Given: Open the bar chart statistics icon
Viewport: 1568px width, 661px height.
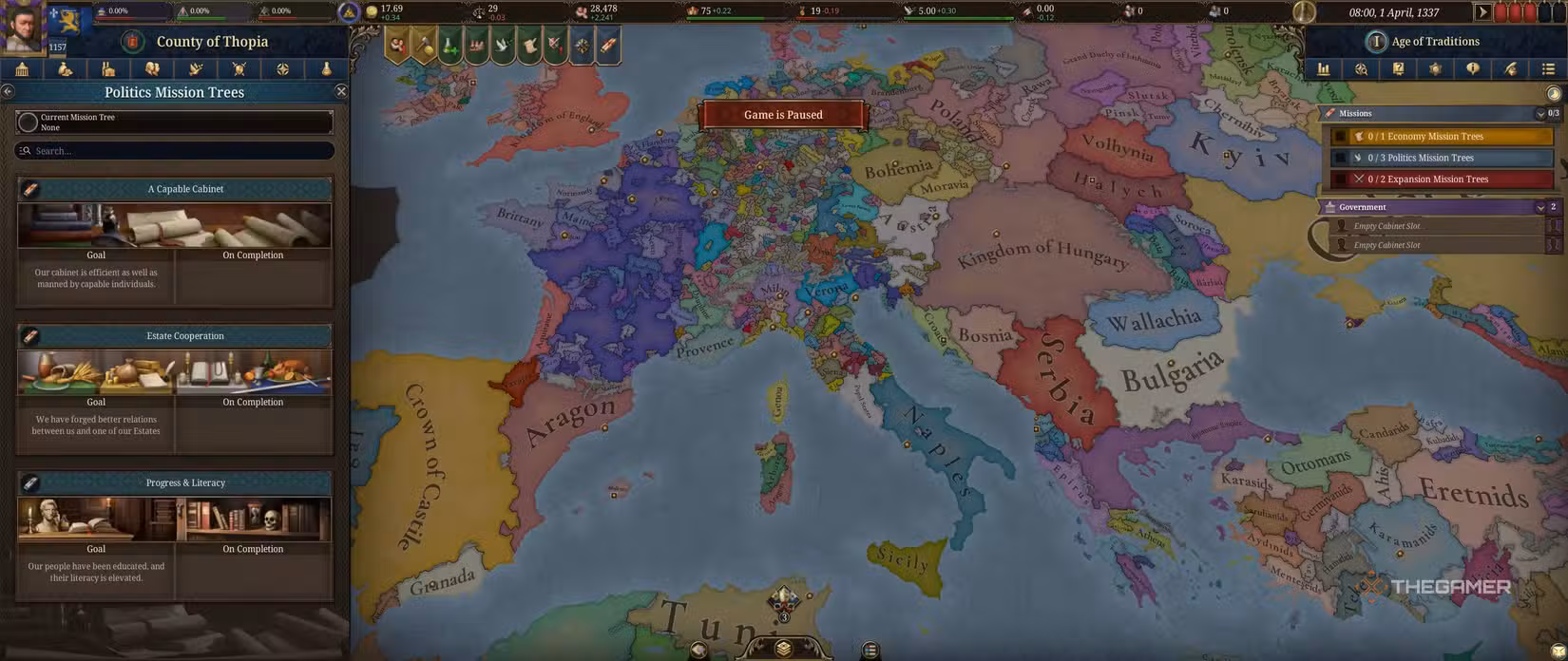Looking at the screenshot, I should pyautogui.click(x=1323, y=69).
